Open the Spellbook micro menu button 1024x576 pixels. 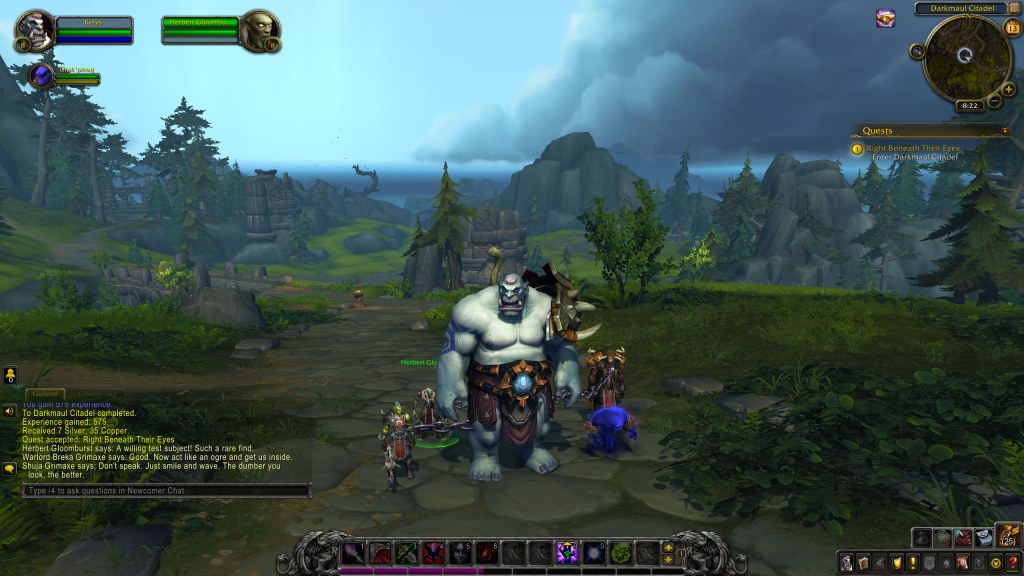[864, 562]
